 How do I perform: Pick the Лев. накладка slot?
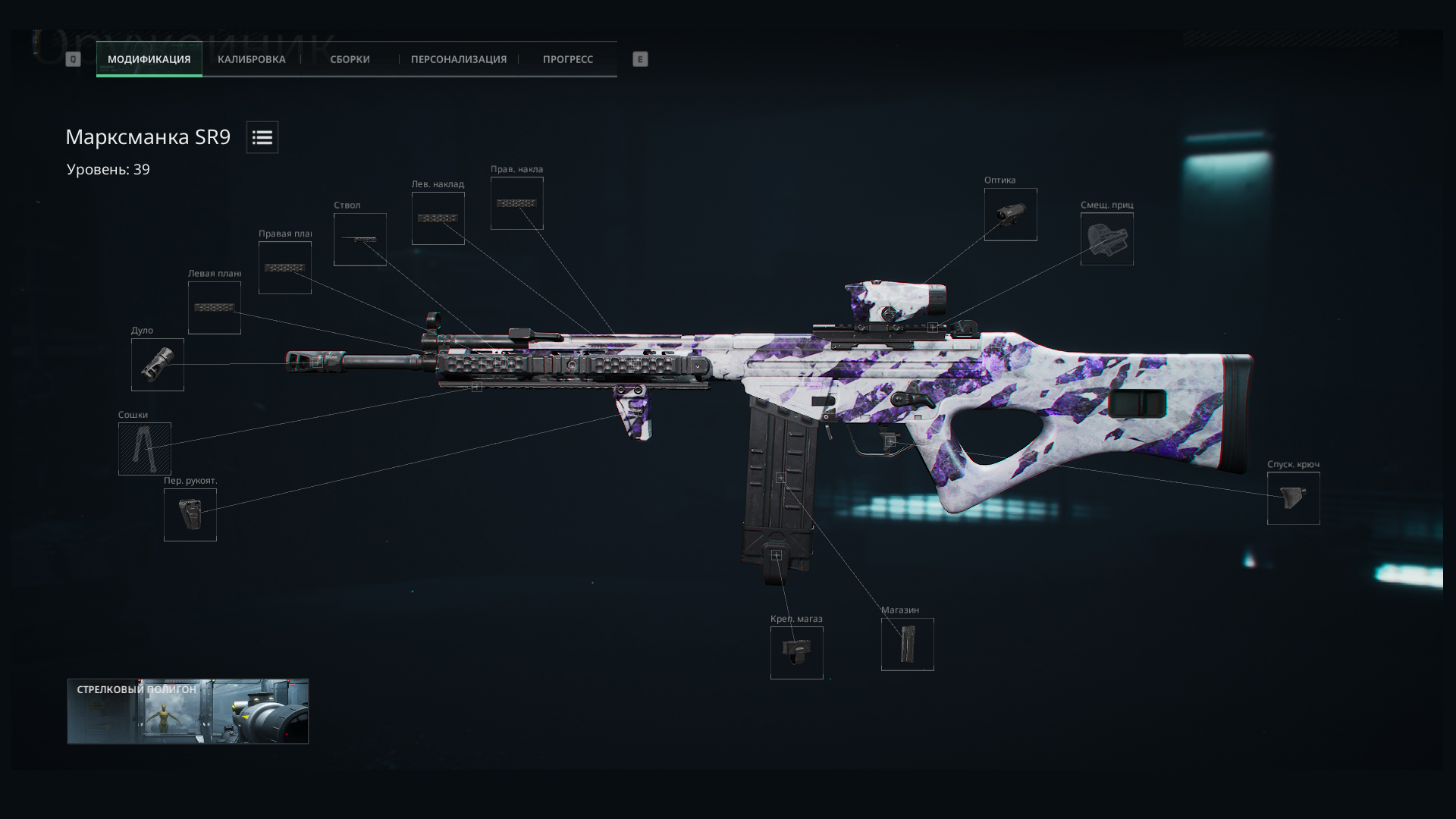(438, 218)
